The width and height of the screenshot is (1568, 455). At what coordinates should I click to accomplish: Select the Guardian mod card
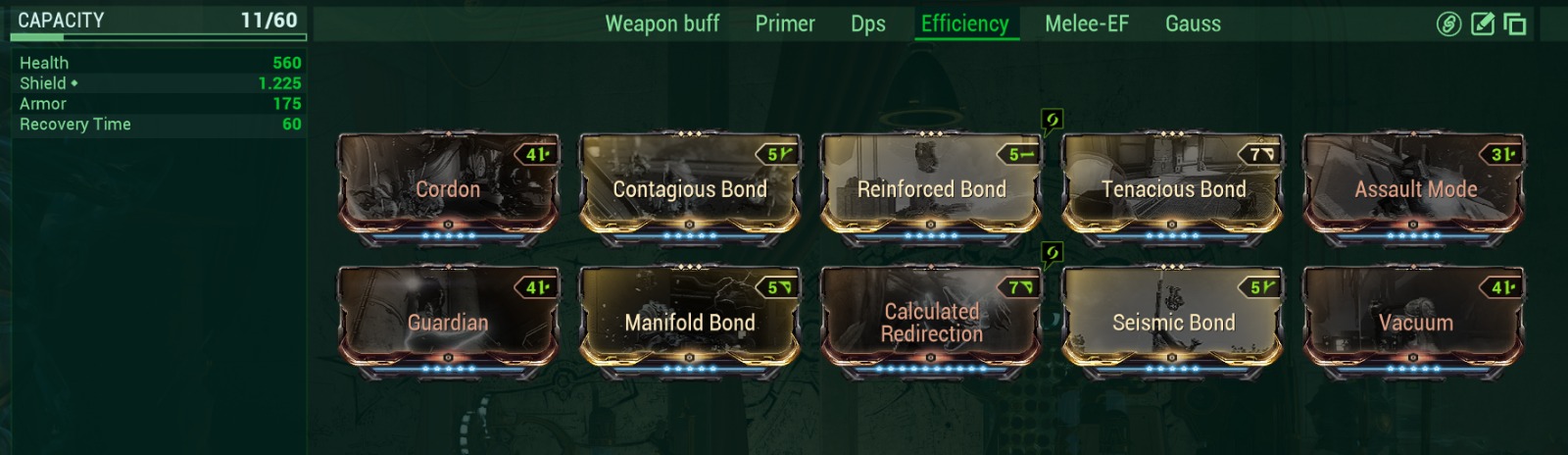[448, 322]
